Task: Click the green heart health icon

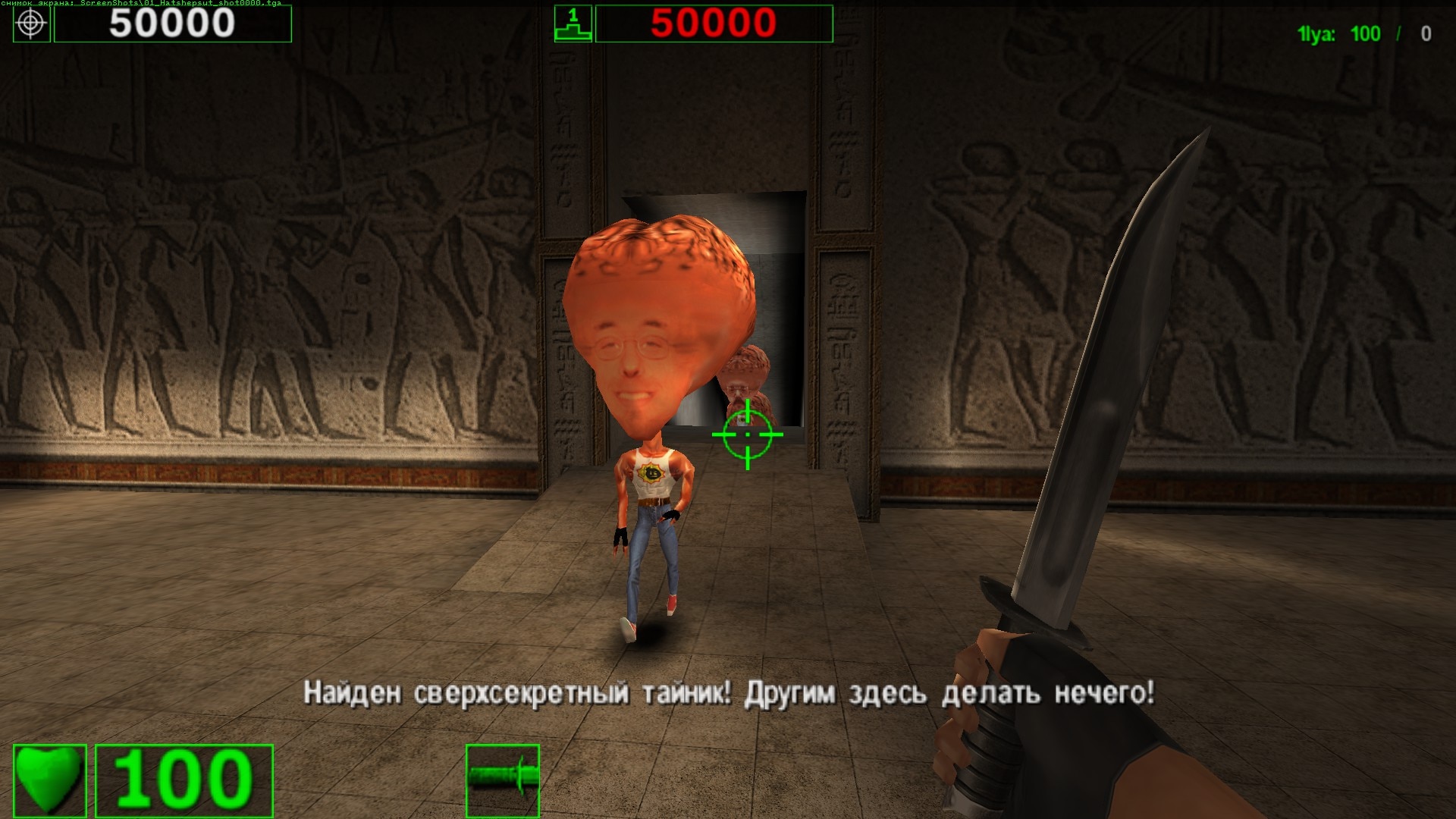Action: point(50,780)
